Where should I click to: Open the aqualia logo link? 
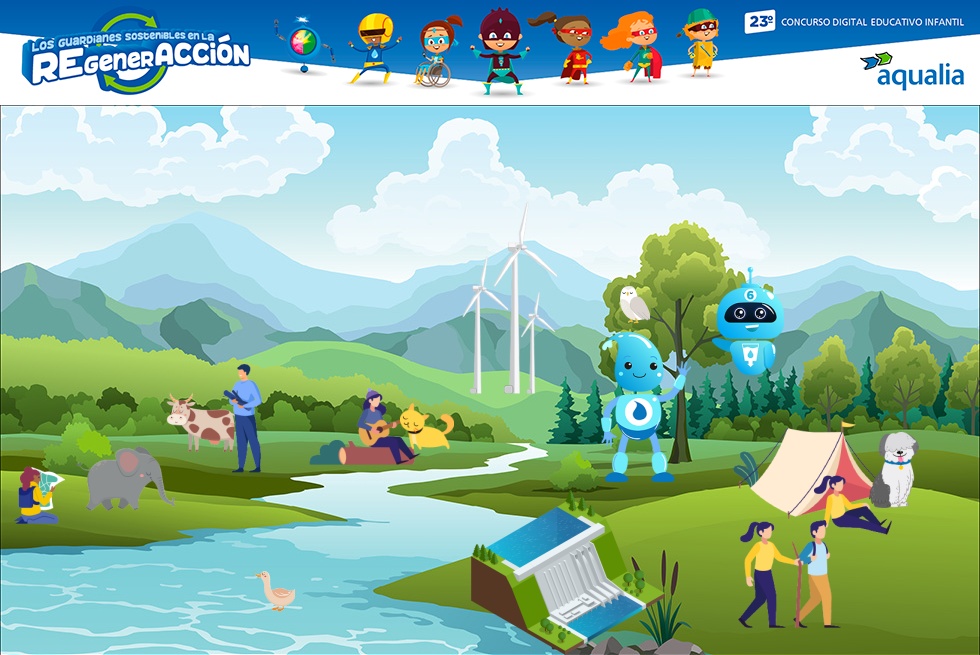(x=912, y=69)
